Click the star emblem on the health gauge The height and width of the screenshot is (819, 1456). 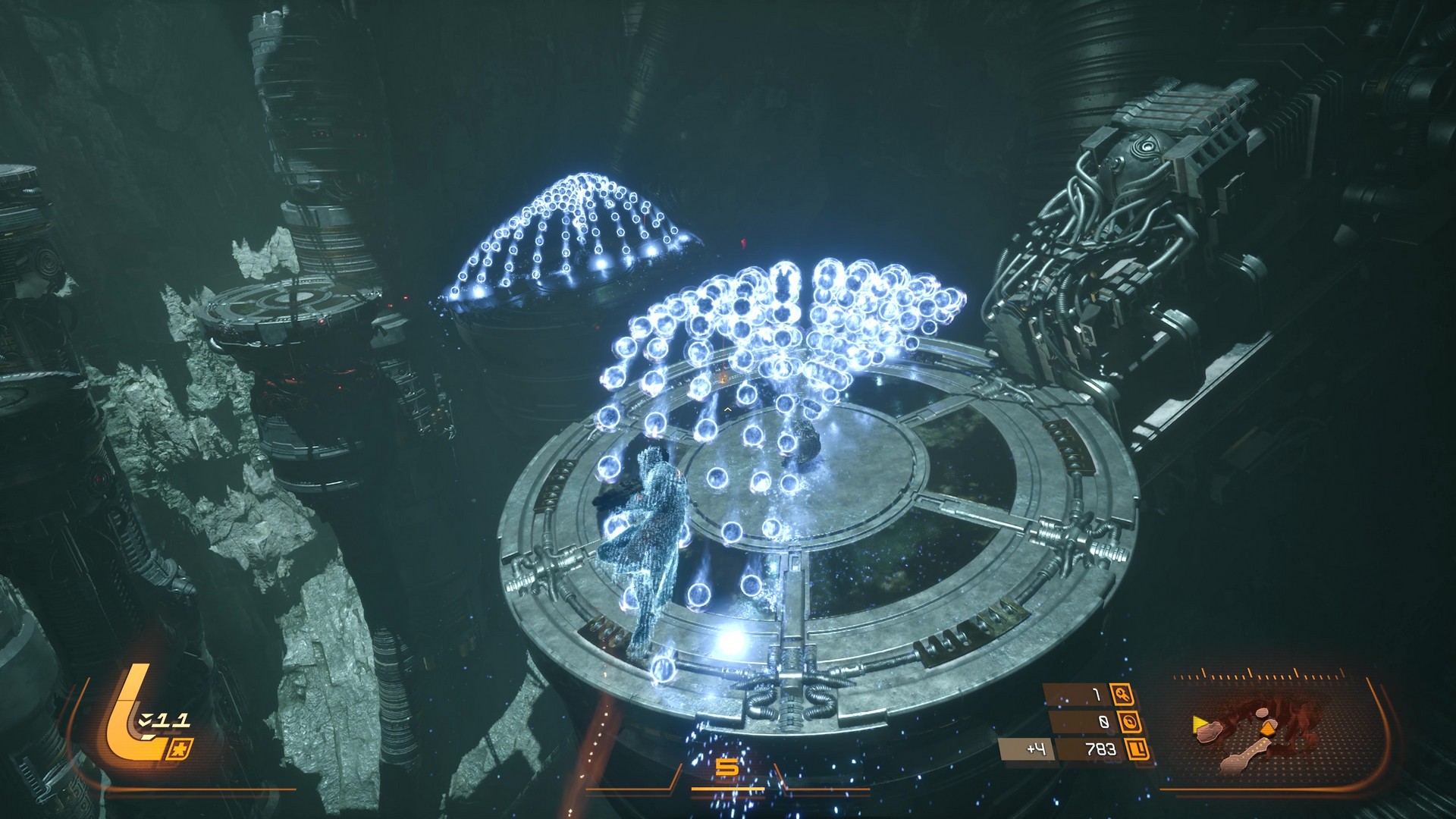tap(180, 748)
